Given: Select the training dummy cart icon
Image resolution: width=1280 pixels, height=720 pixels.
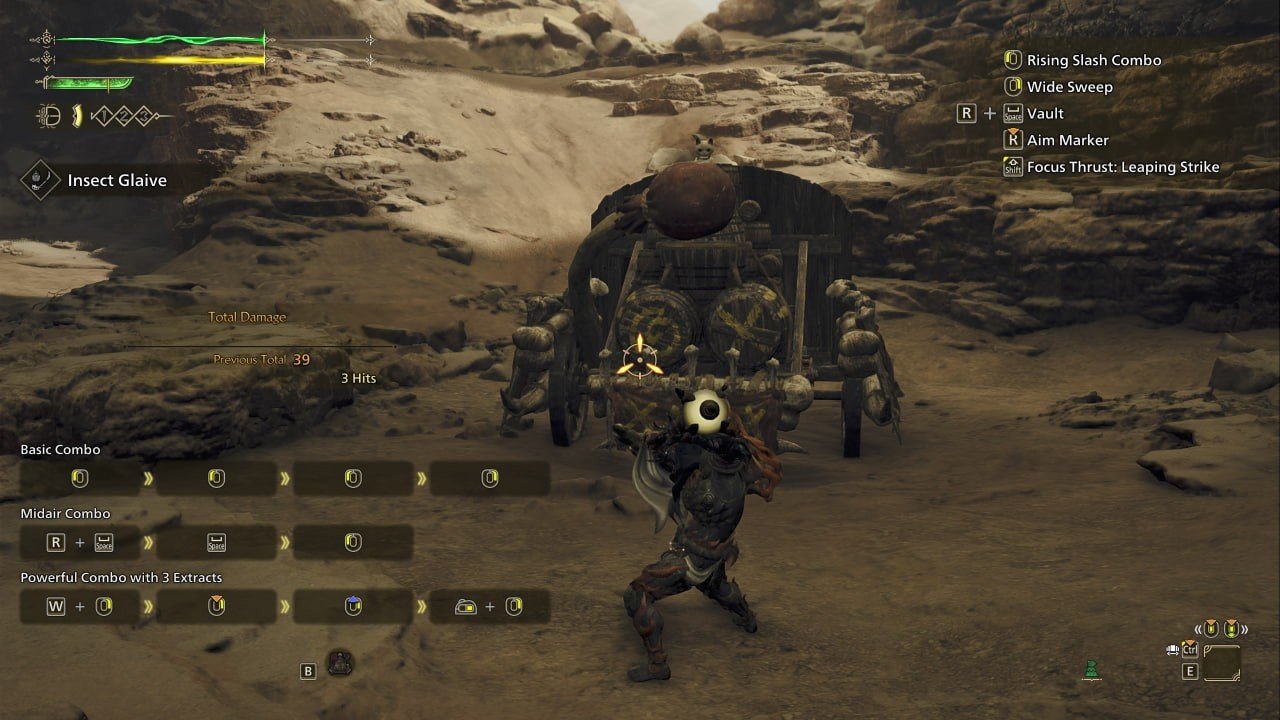Looking at the screenshot, I should [340, 661].
